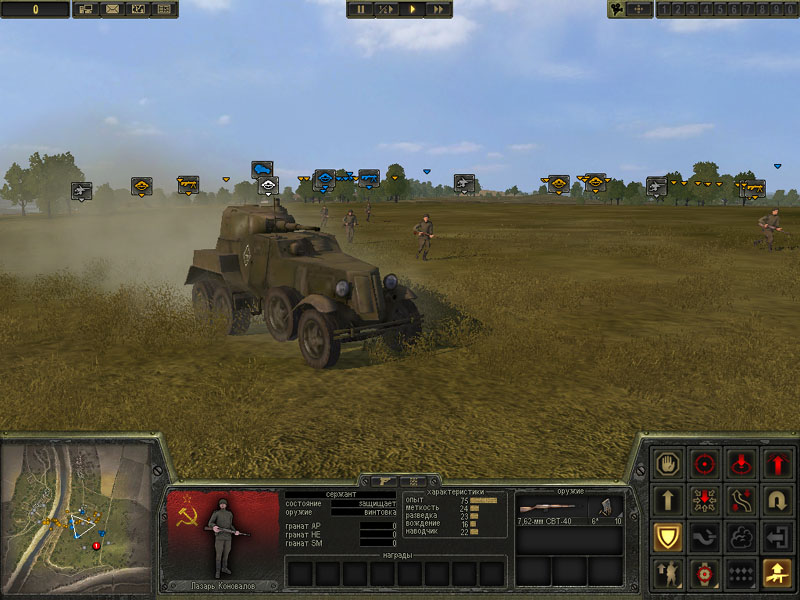This screenshot has height=600, width=800.
Task: Switch to the pistol icon panel tab
Action: coord(380,481)
